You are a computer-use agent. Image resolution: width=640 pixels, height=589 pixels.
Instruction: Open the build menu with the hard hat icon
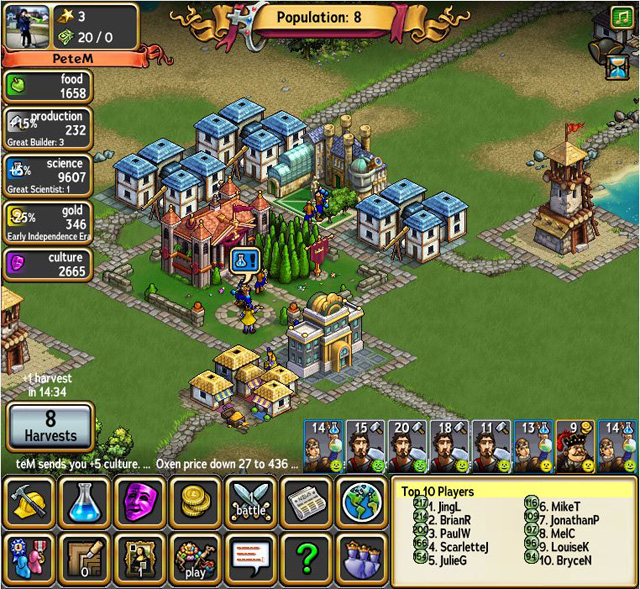pyautogui.click(x=30, y=502)
